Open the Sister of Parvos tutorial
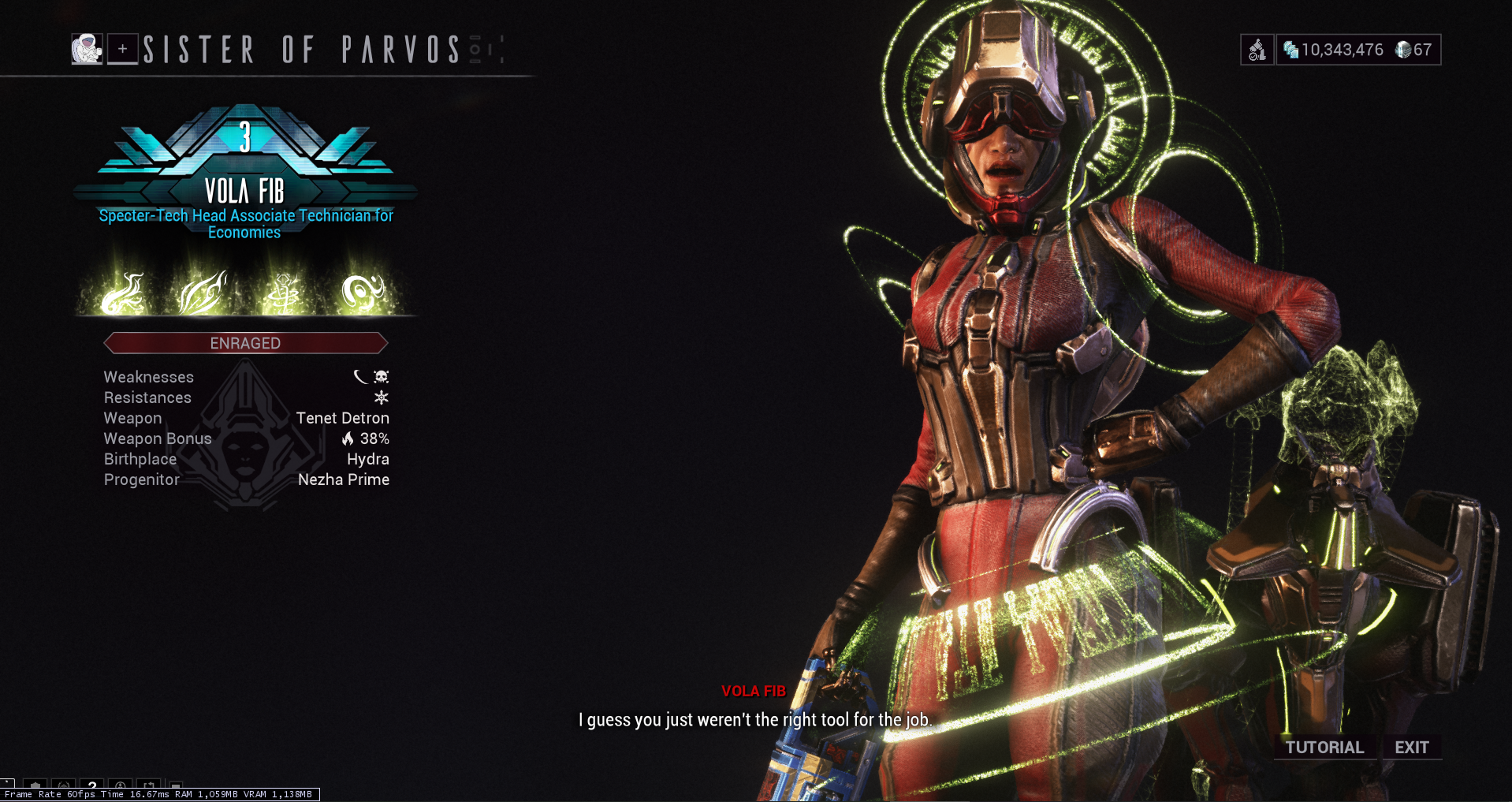 (x=1324, y=748)
